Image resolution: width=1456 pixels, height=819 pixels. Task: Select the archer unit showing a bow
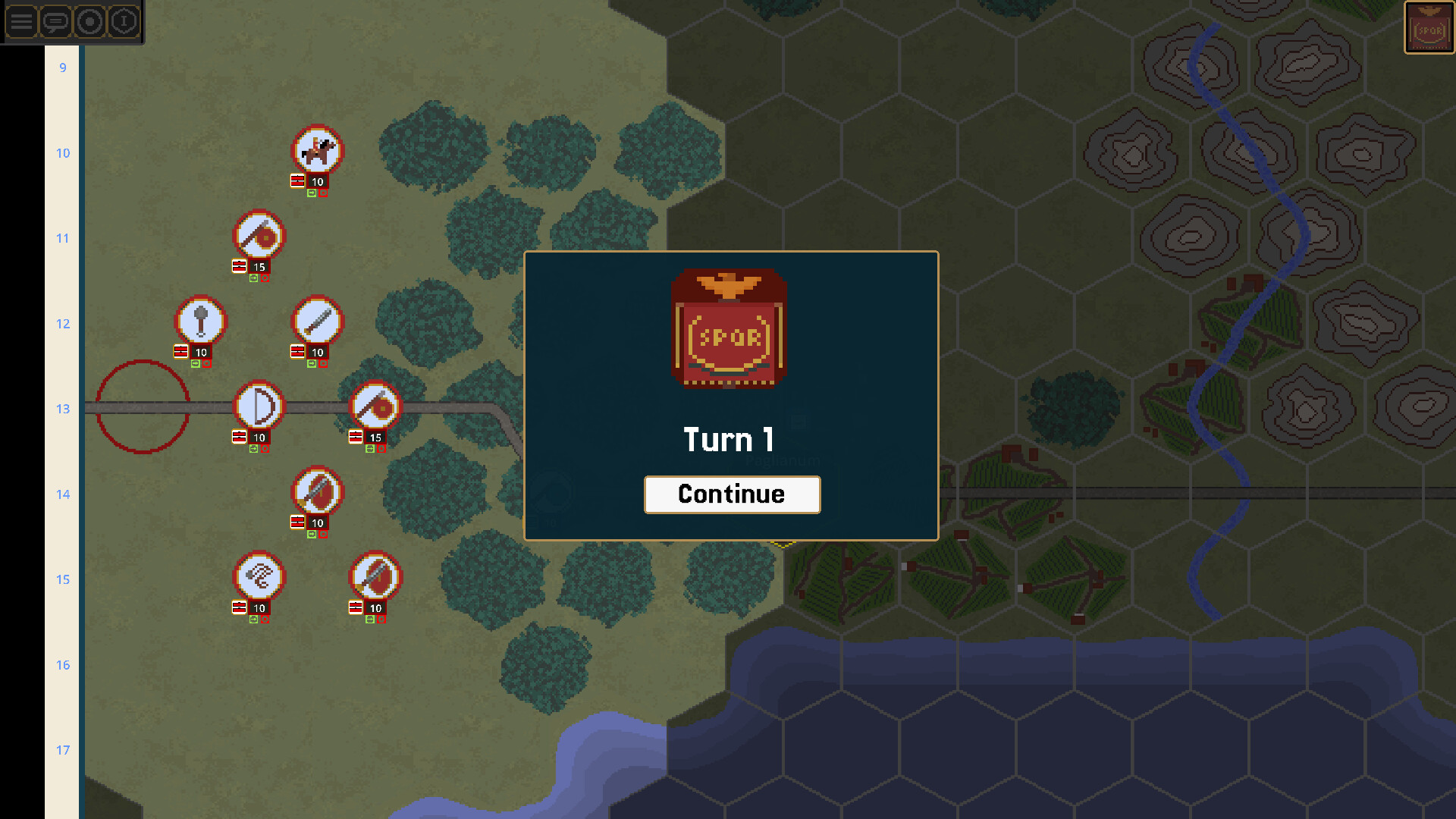(258, 406)
